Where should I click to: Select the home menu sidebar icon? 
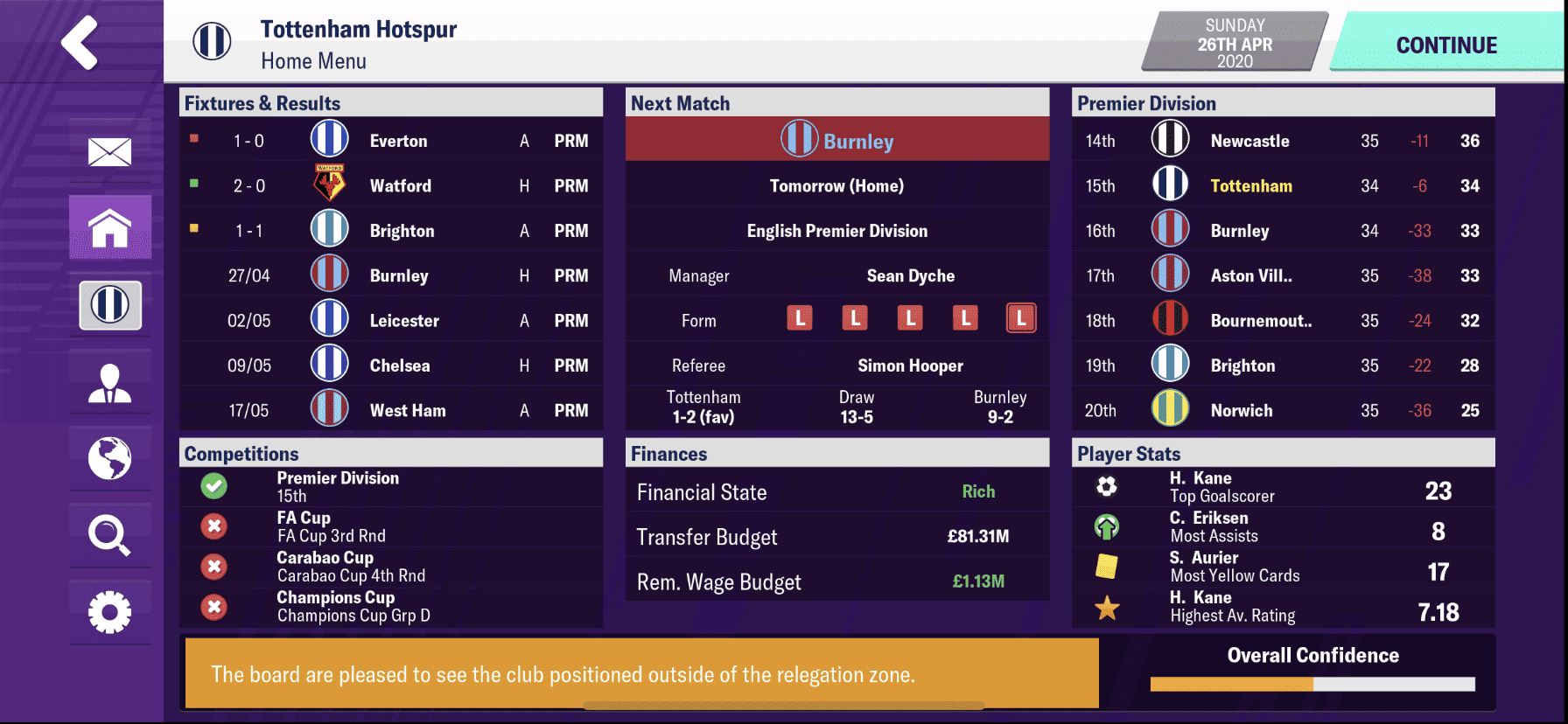[x=108, y=227]
